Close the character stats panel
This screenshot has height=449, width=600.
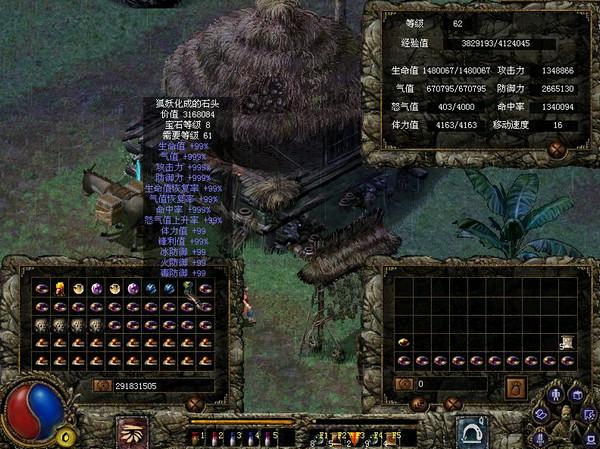557,150
